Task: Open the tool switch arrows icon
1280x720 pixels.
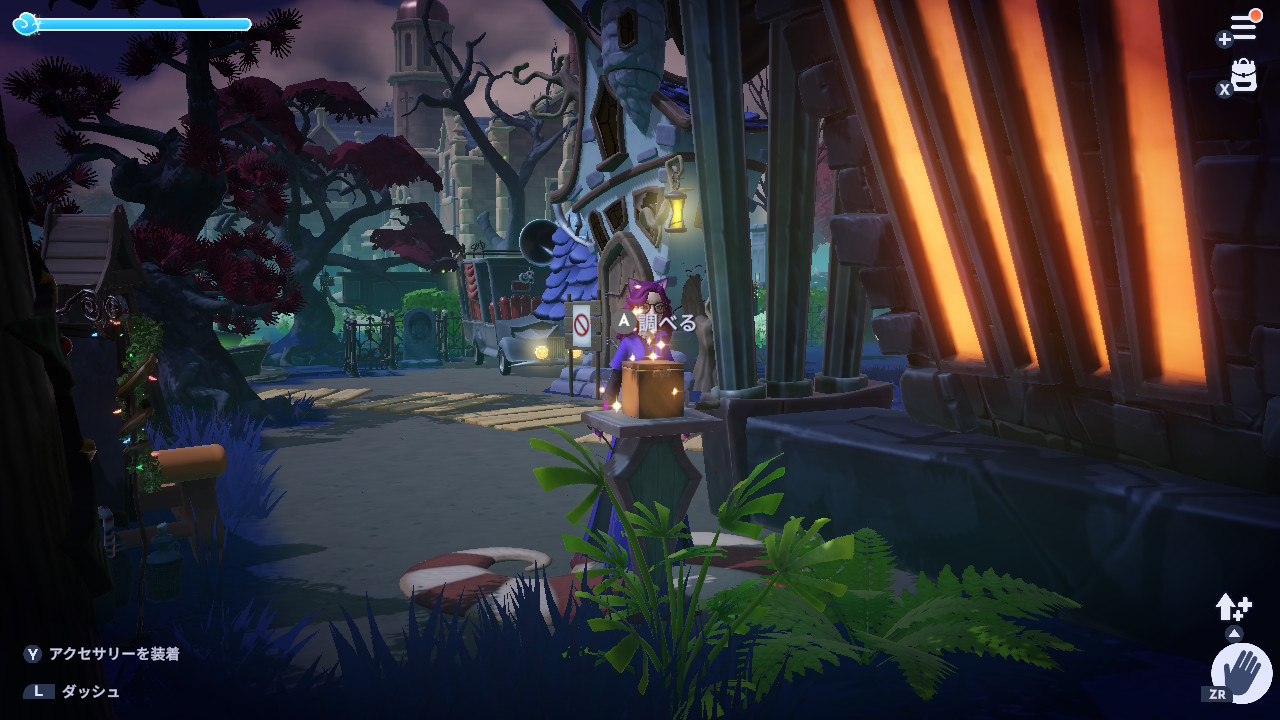Action: (1233, 606)
